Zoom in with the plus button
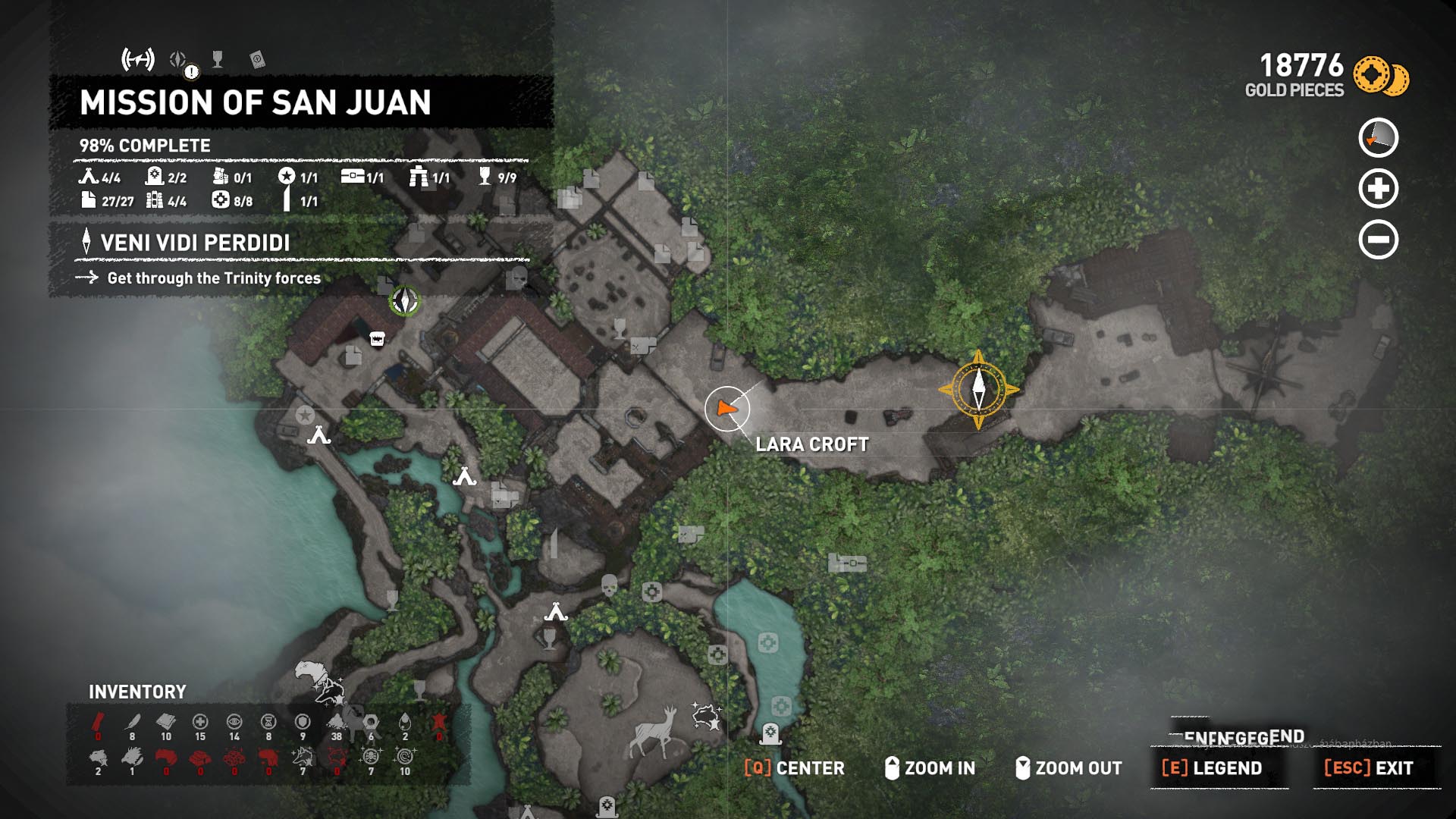Screen dimensions: 1456x819 point(1378,189)
